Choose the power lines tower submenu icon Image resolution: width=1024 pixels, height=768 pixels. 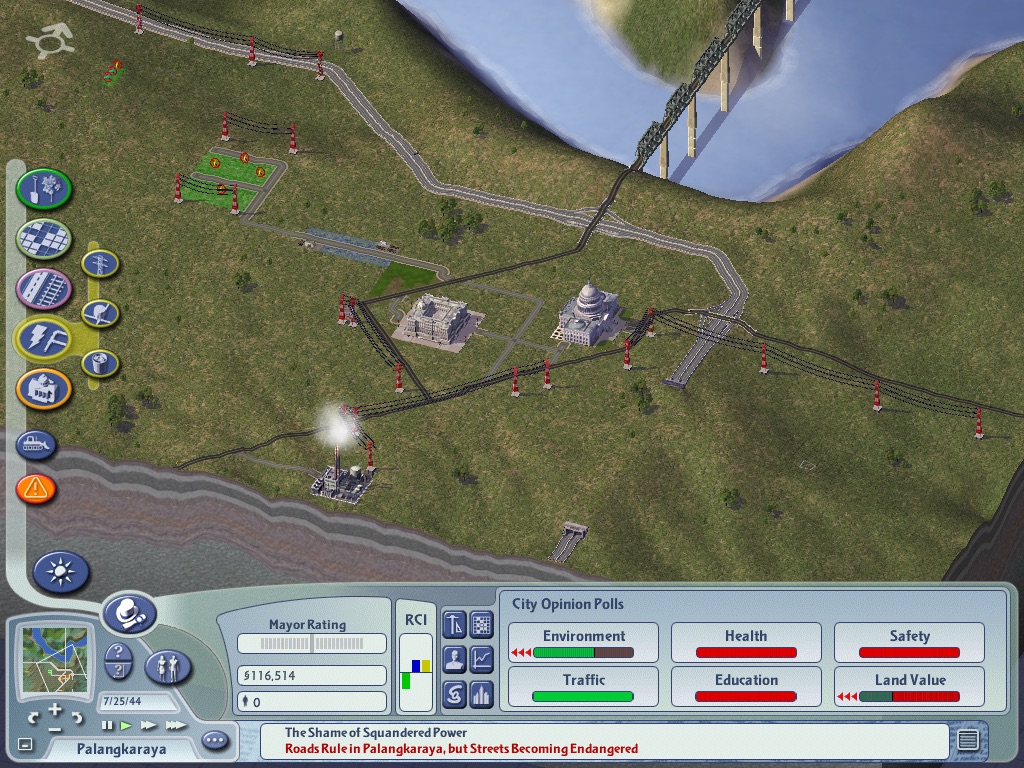(x=100, y=264)
